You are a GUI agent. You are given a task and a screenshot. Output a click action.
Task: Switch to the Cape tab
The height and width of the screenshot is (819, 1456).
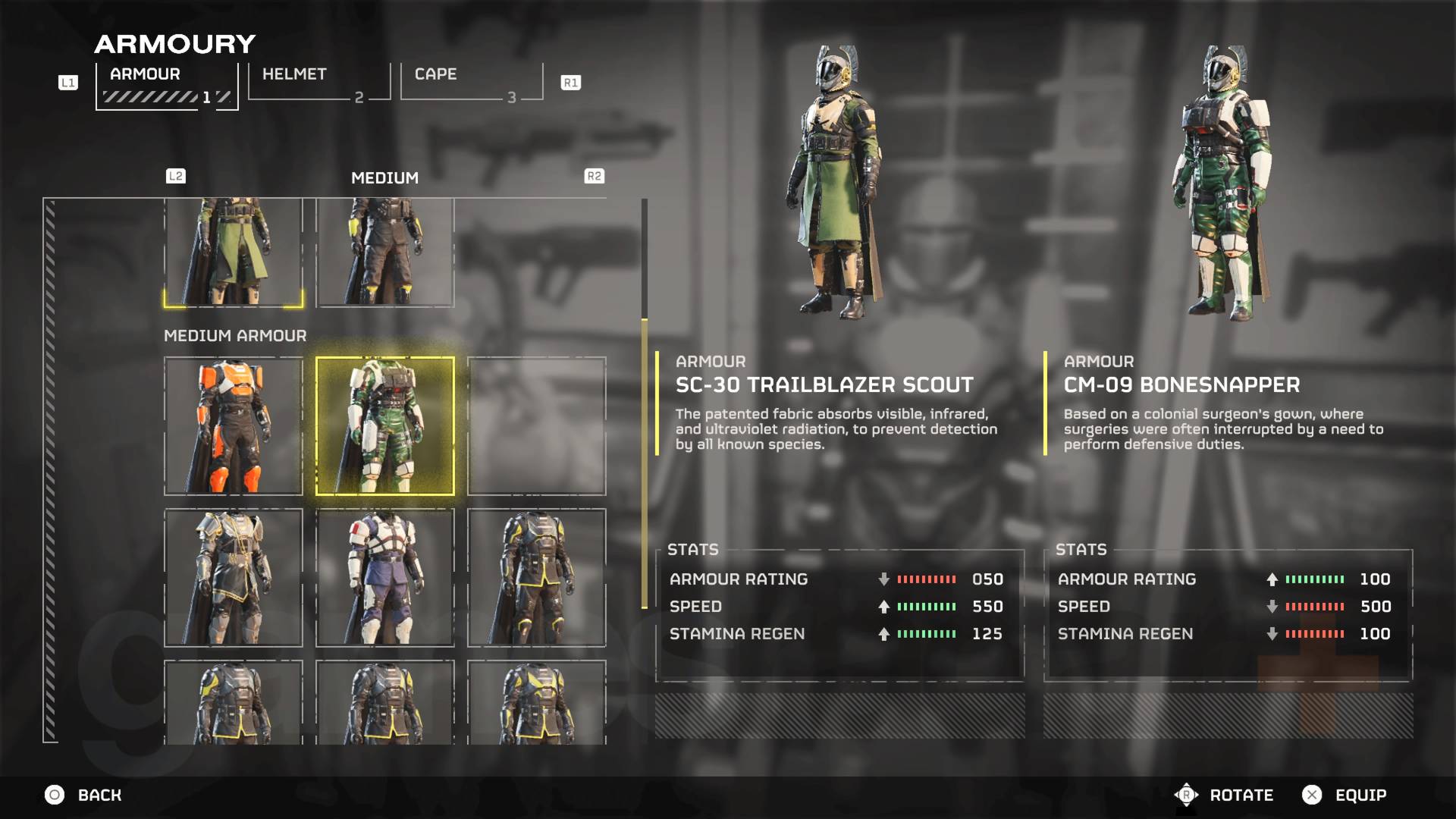[x=471, y=82]
